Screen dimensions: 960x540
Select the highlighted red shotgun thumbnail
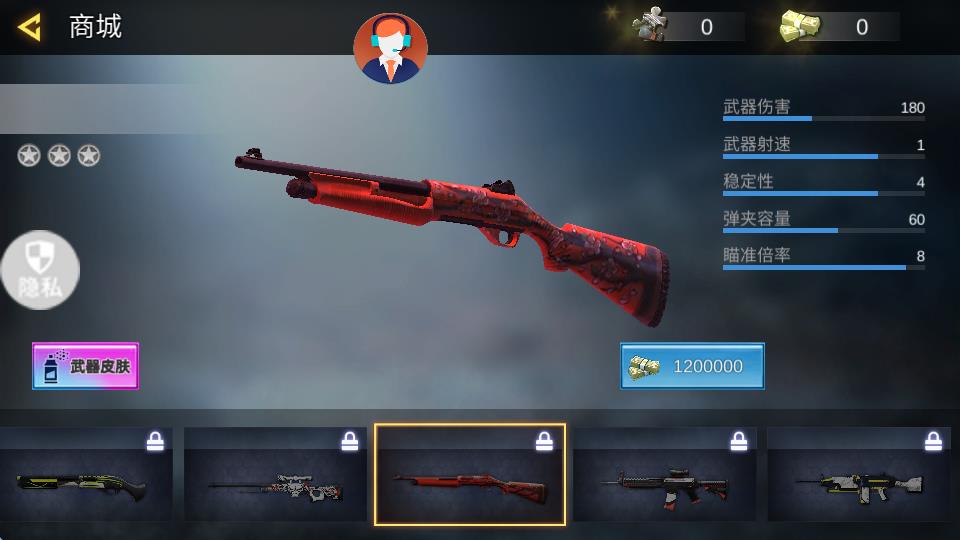[470, 476]
